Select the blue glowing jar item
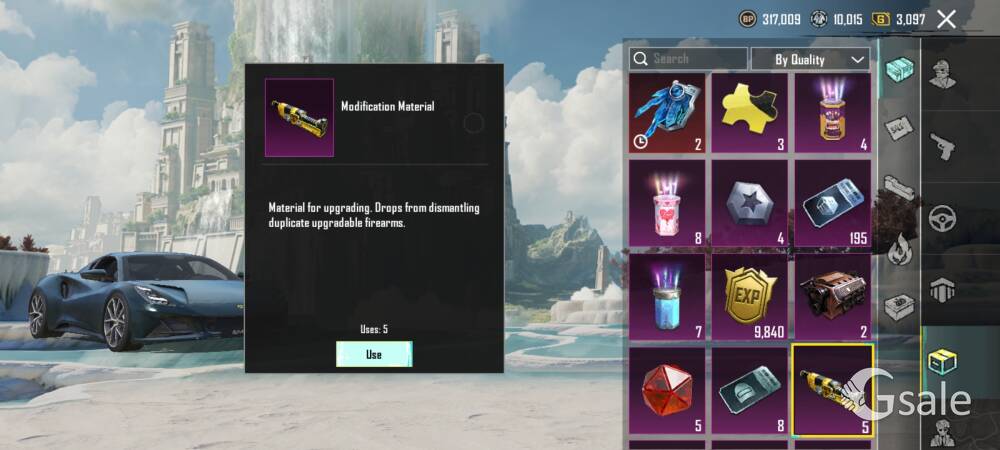The image size is (1000, 450). click(x=667, y=296)
